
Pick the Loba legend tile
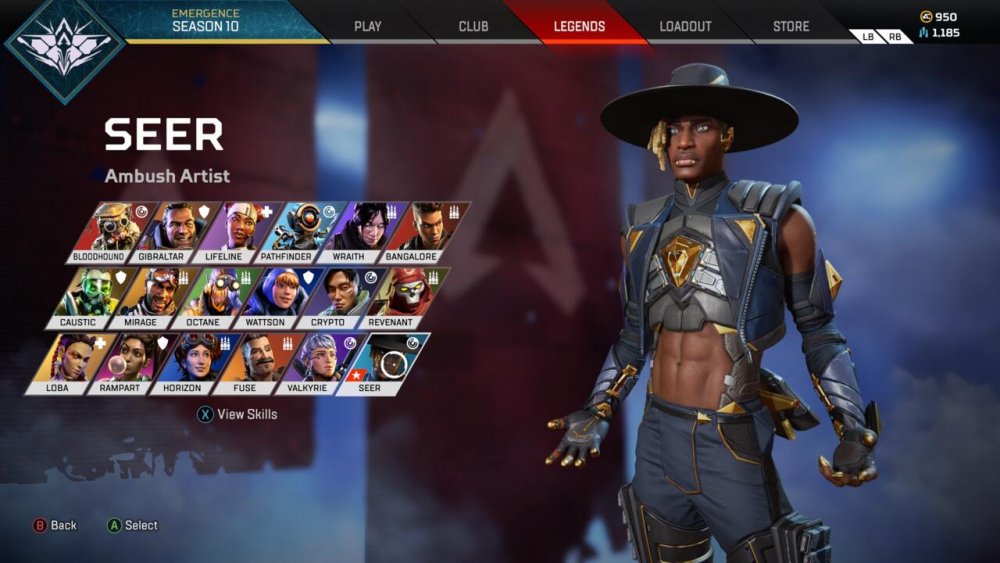coord(62,363)
